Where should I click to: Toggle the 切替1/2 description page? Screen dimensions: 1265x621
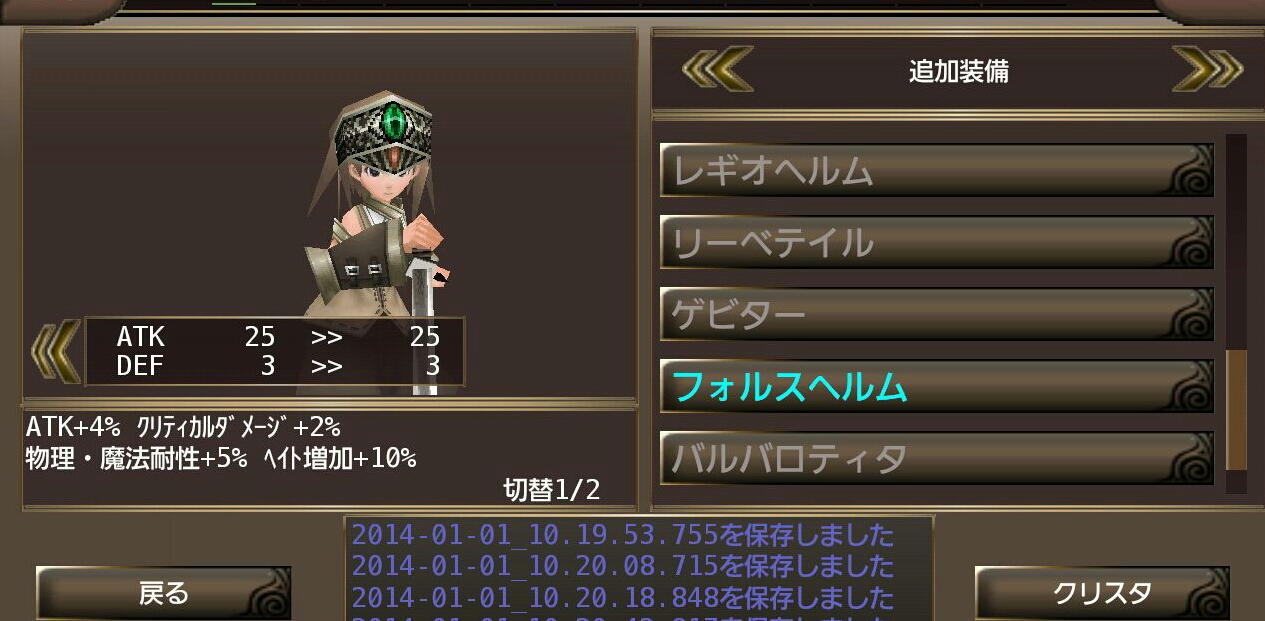551,489
